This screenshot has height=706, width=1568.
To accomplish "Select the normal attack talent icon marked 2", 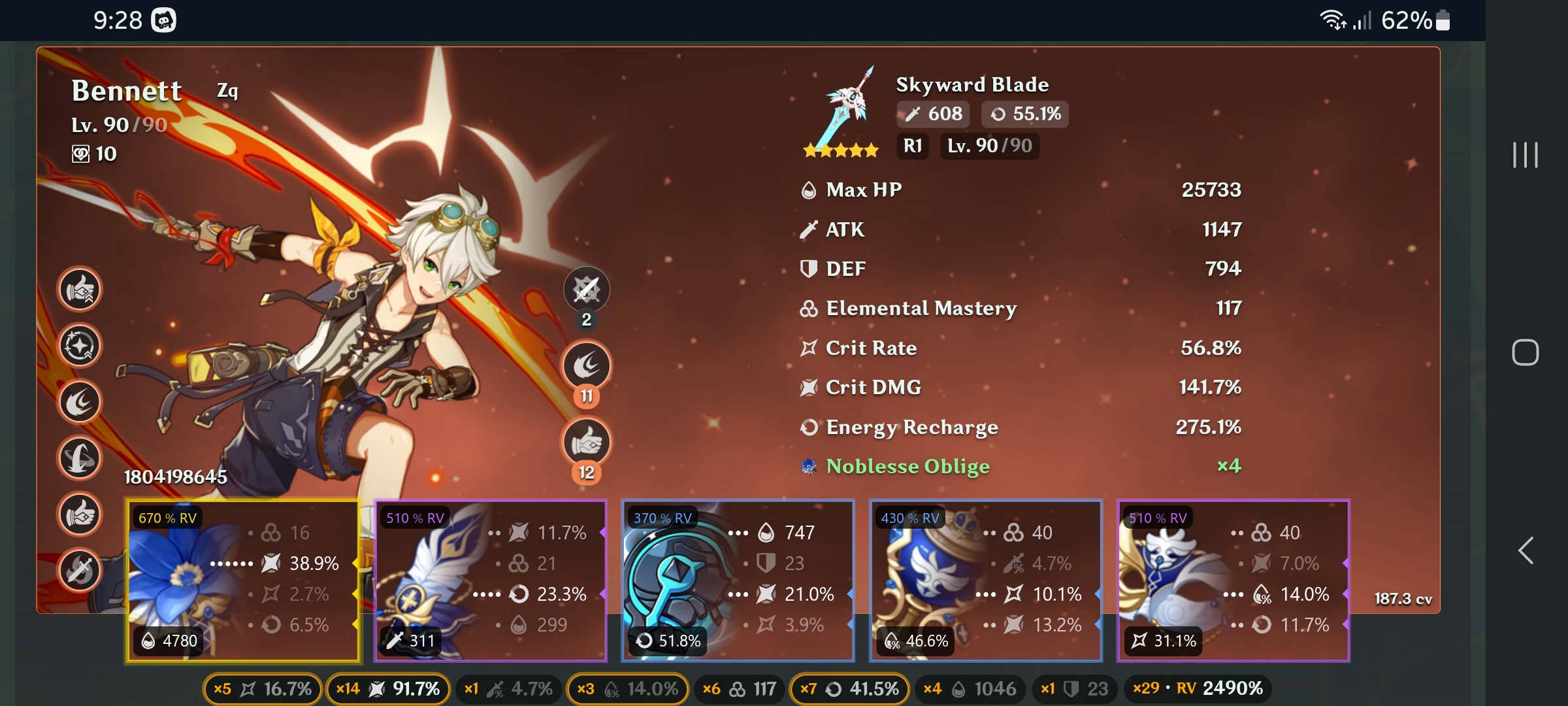I will pyautogui.click(x=587, y=289).
